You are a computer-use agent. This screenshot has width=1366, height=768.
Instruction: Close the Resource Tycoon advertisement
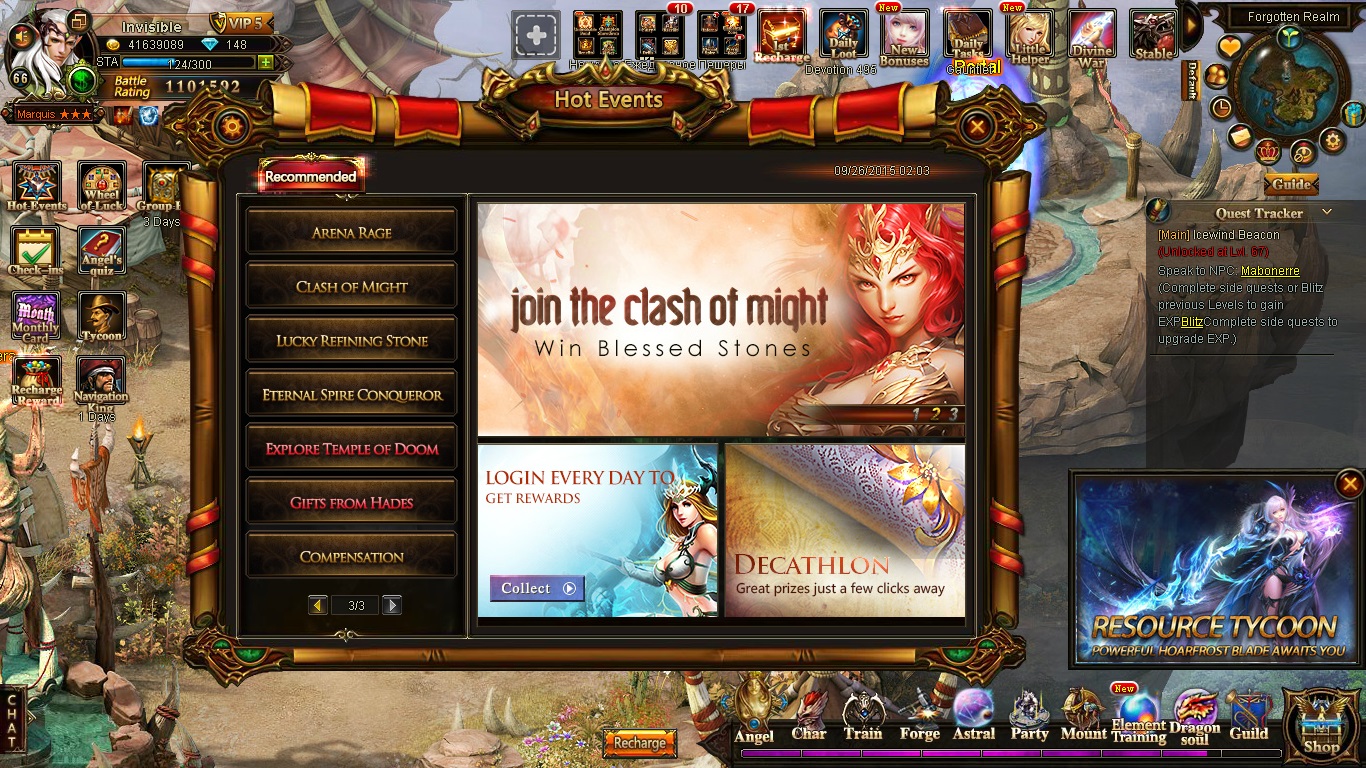click(1347, 485)
